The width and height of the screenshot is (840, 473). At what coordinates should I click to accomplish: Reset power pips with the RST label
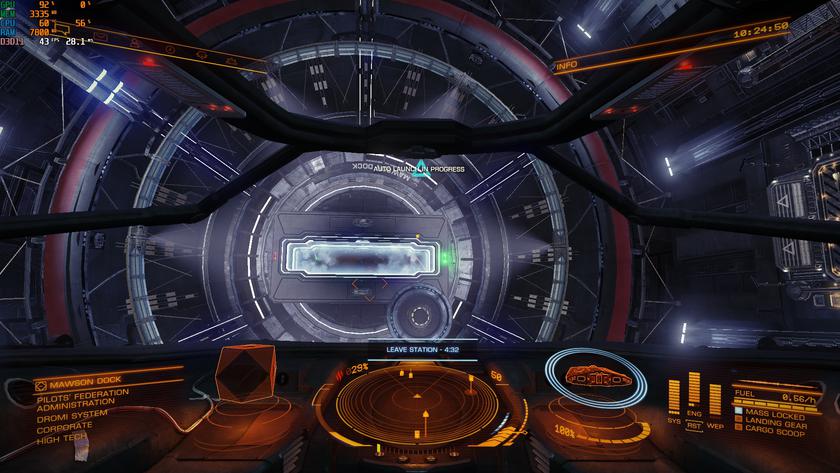point(694,424)
